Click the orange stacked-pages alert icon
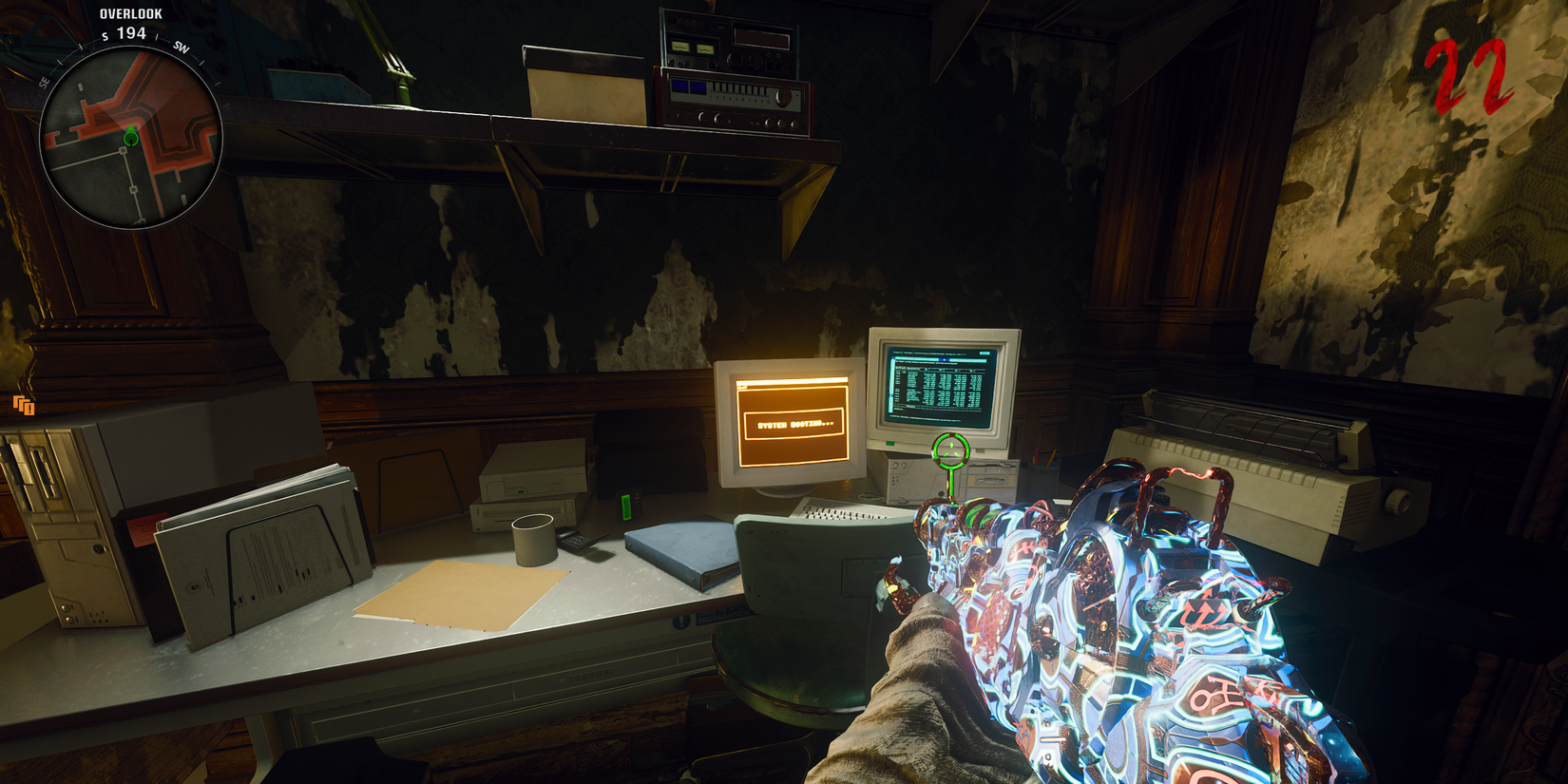 tap(24, 404)
